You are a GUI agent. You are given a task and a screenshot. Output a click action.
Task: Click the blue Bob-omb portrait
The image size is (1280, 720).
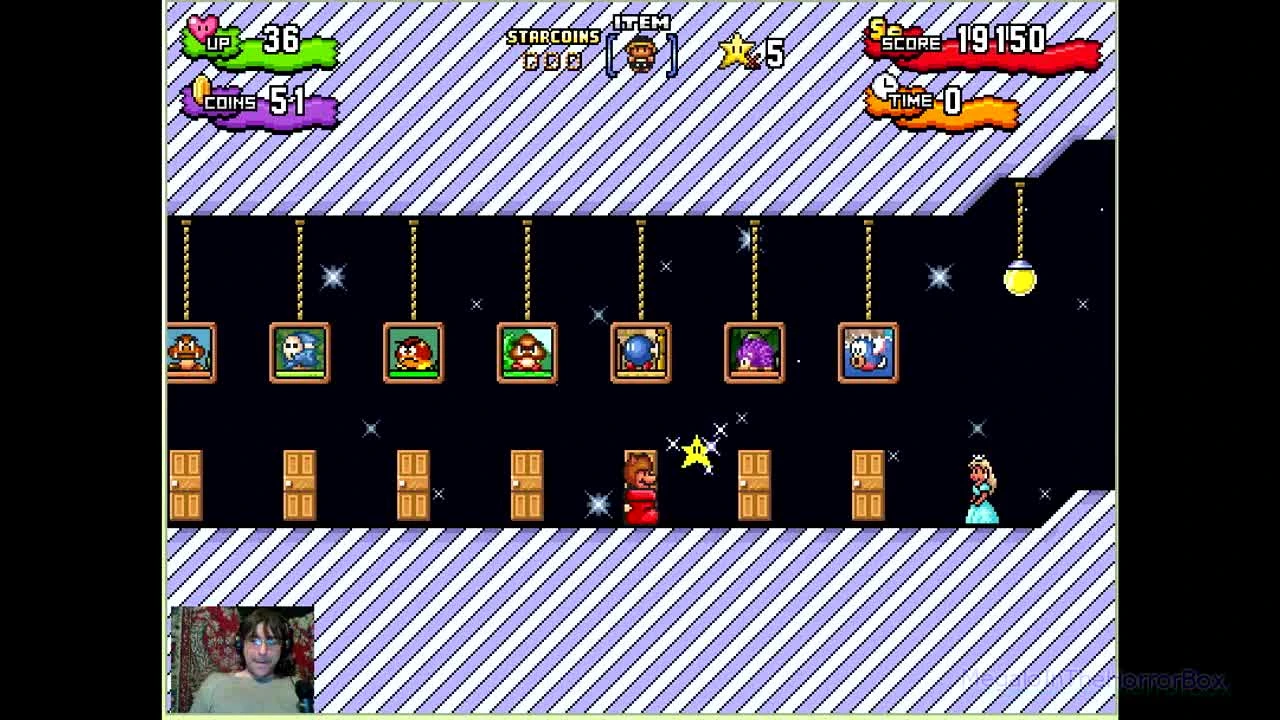[x=641, y=352]
